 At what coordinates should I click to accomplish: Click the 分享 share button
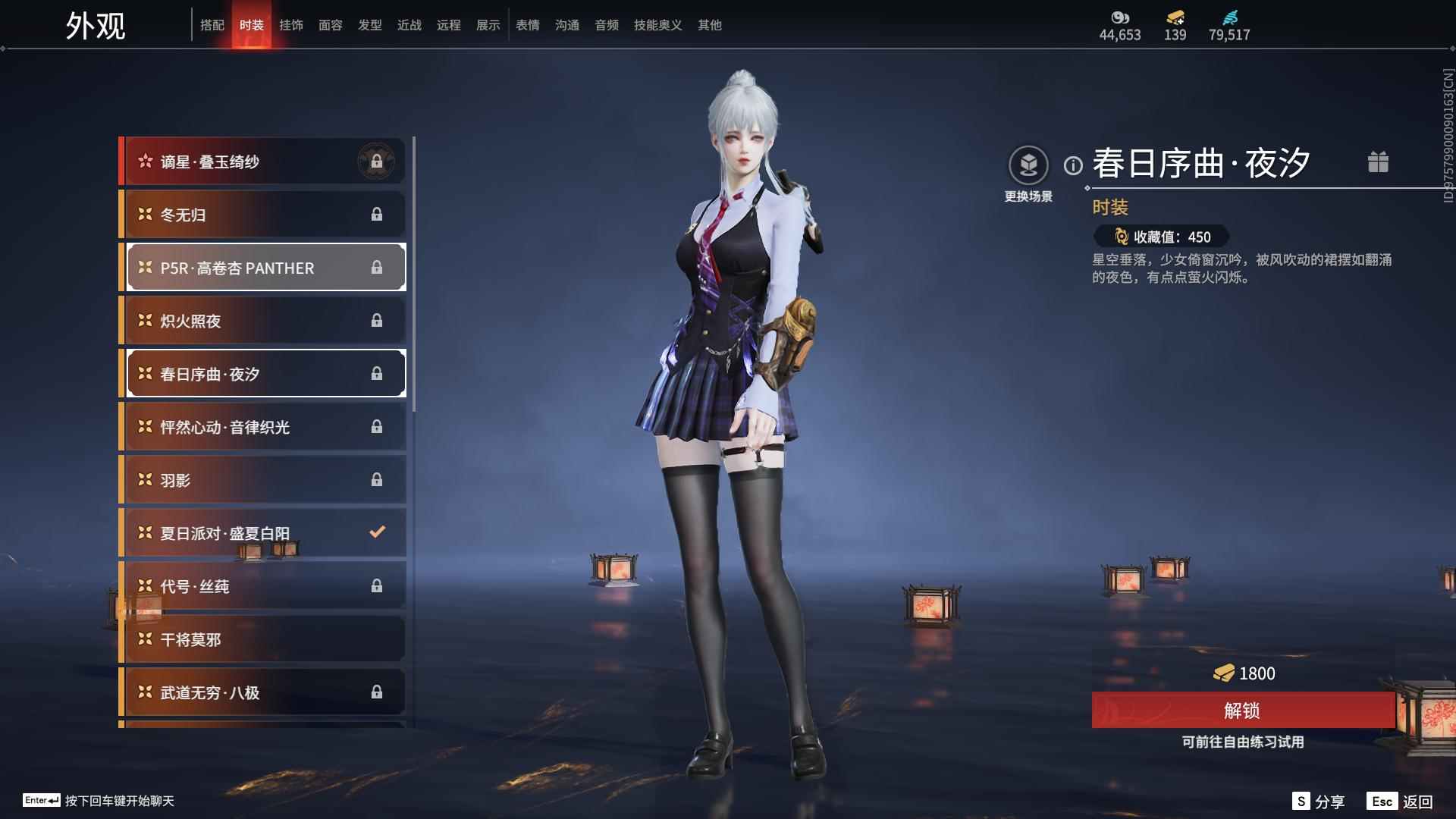coord(1319,802)
